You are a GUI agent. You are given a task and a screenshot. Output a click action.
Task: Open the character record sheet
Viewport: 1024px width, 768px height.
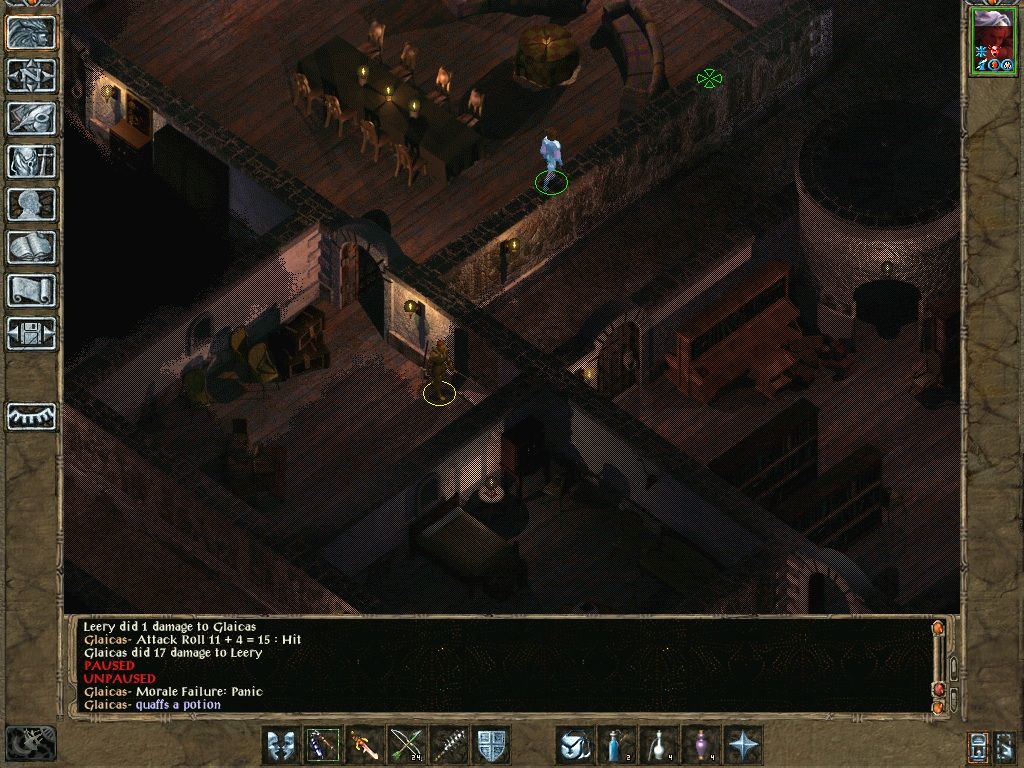tap(32, 204)
